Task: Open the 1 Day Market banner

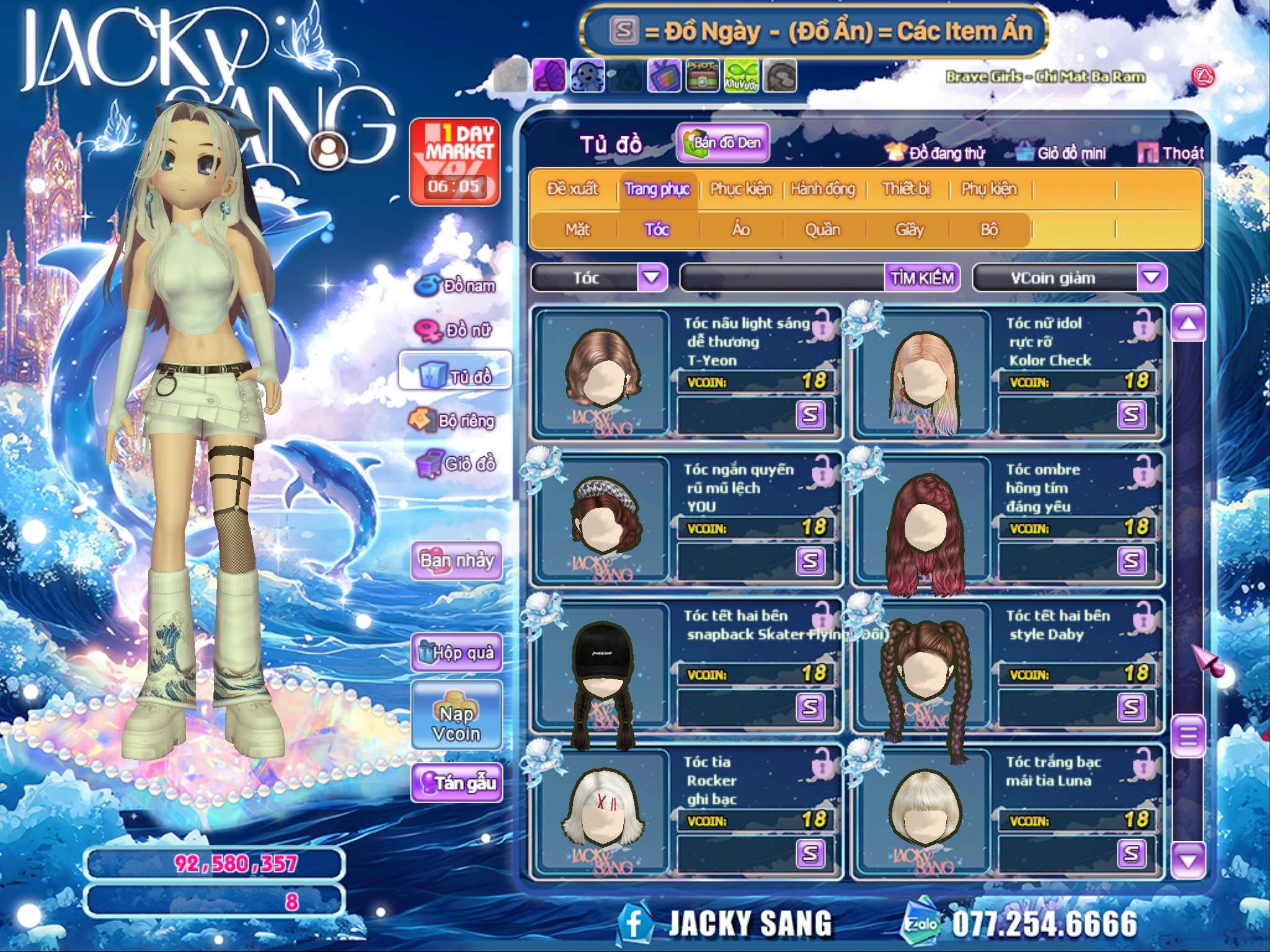Action: (x=455, y=162)
